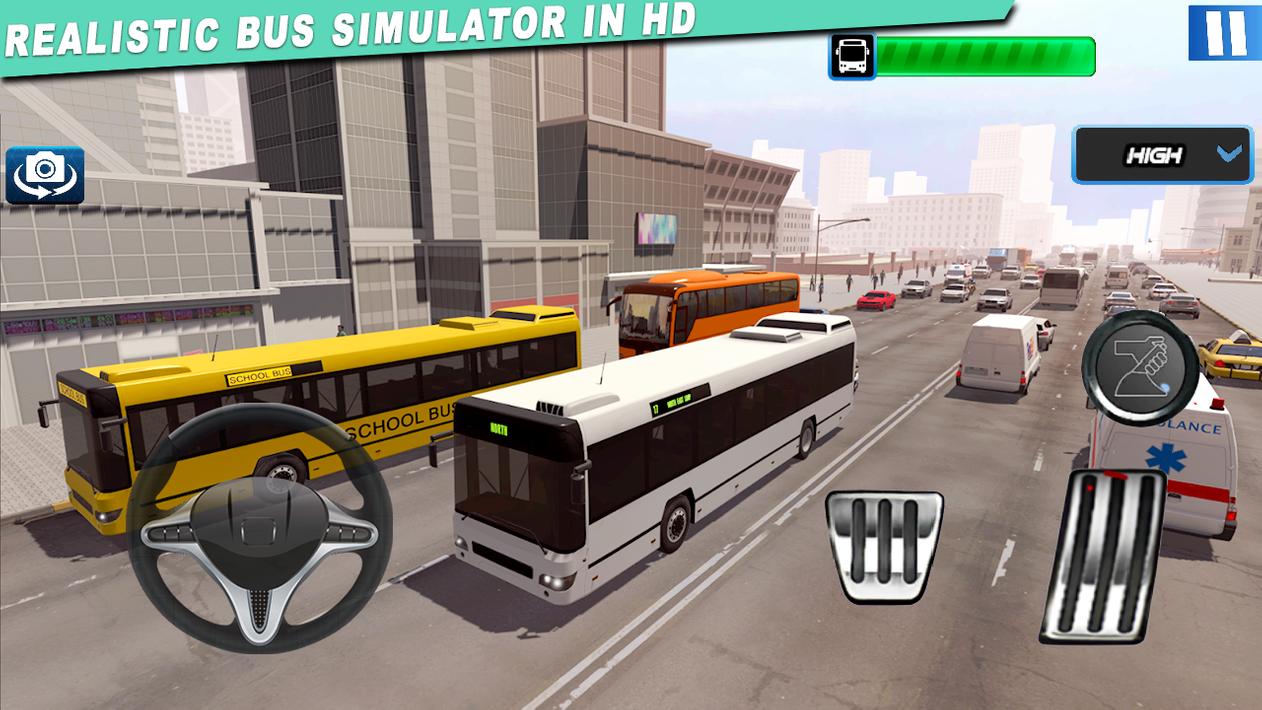The image size is (1262, 710).
Task: Step on the accelerator pedal
Action: [x=1103, y=555]
